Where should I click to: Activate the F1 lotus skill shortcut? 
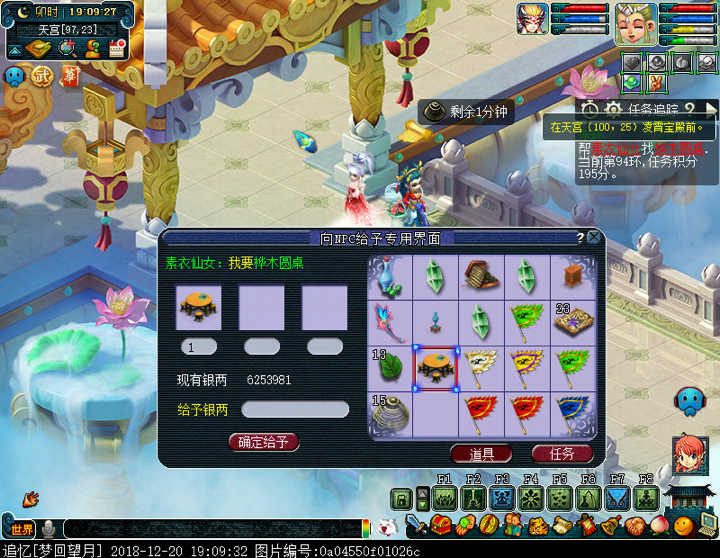pyautogui.click(x=445, y=498)
